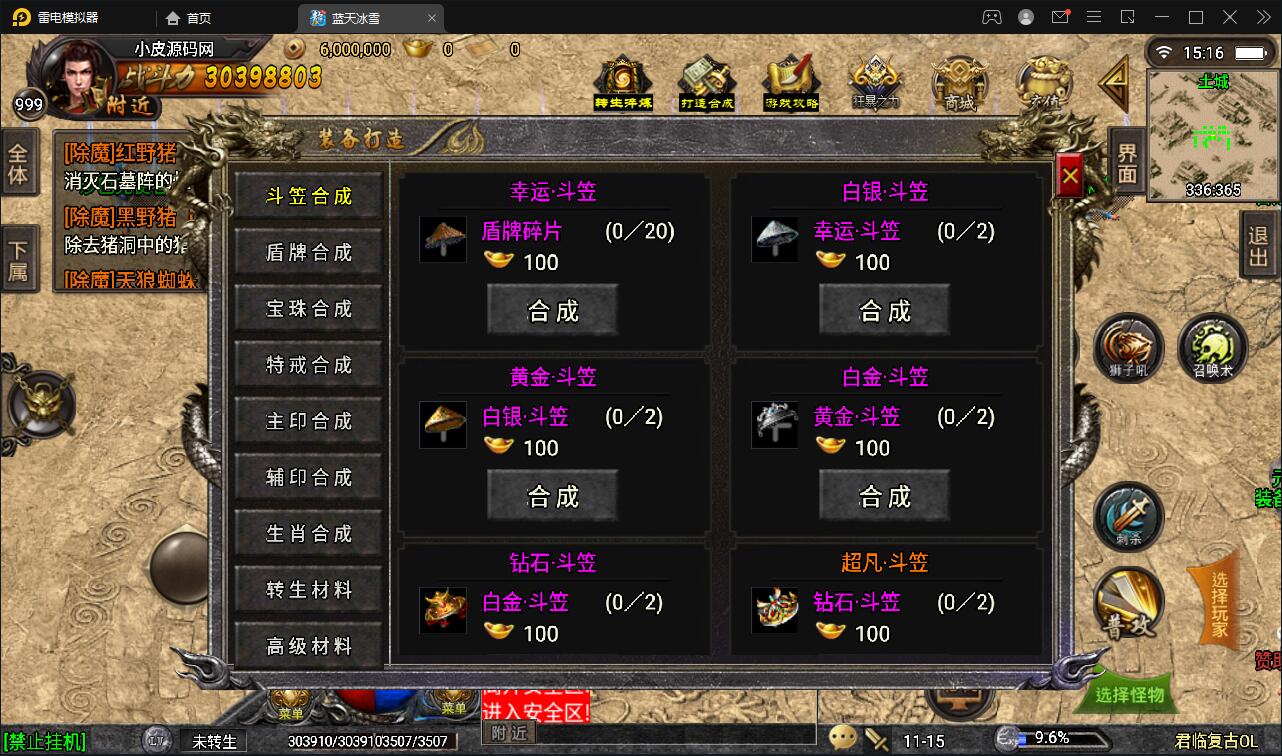Viewport: 1282px width, 756px height.
Task: Open the 游戏攻略 guide icon
Action: 790,80
